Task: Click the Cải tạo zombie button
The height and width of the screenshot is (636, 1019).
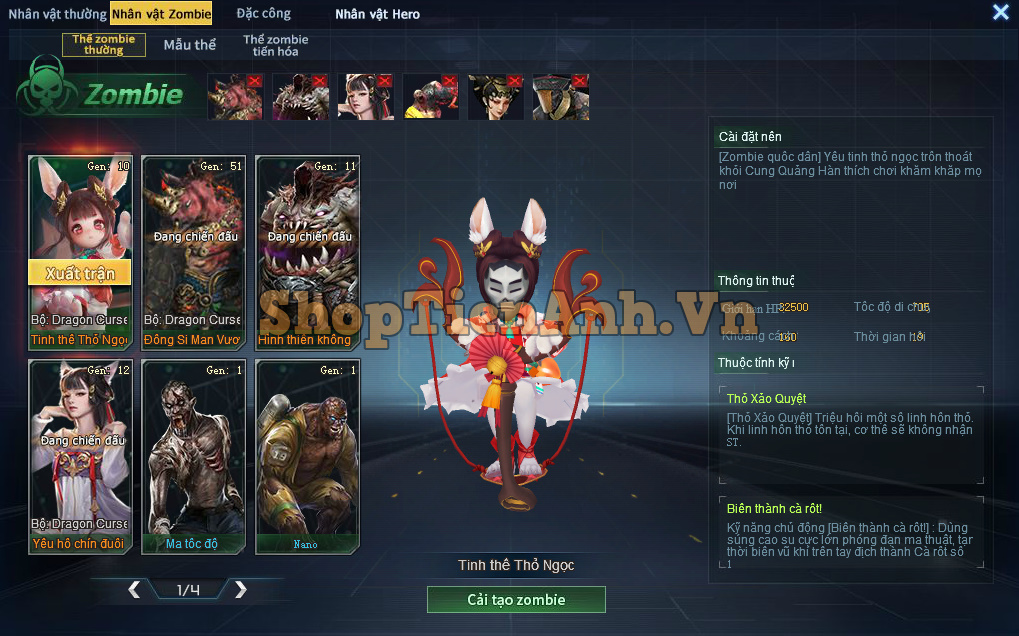Action: coord(516,600)
